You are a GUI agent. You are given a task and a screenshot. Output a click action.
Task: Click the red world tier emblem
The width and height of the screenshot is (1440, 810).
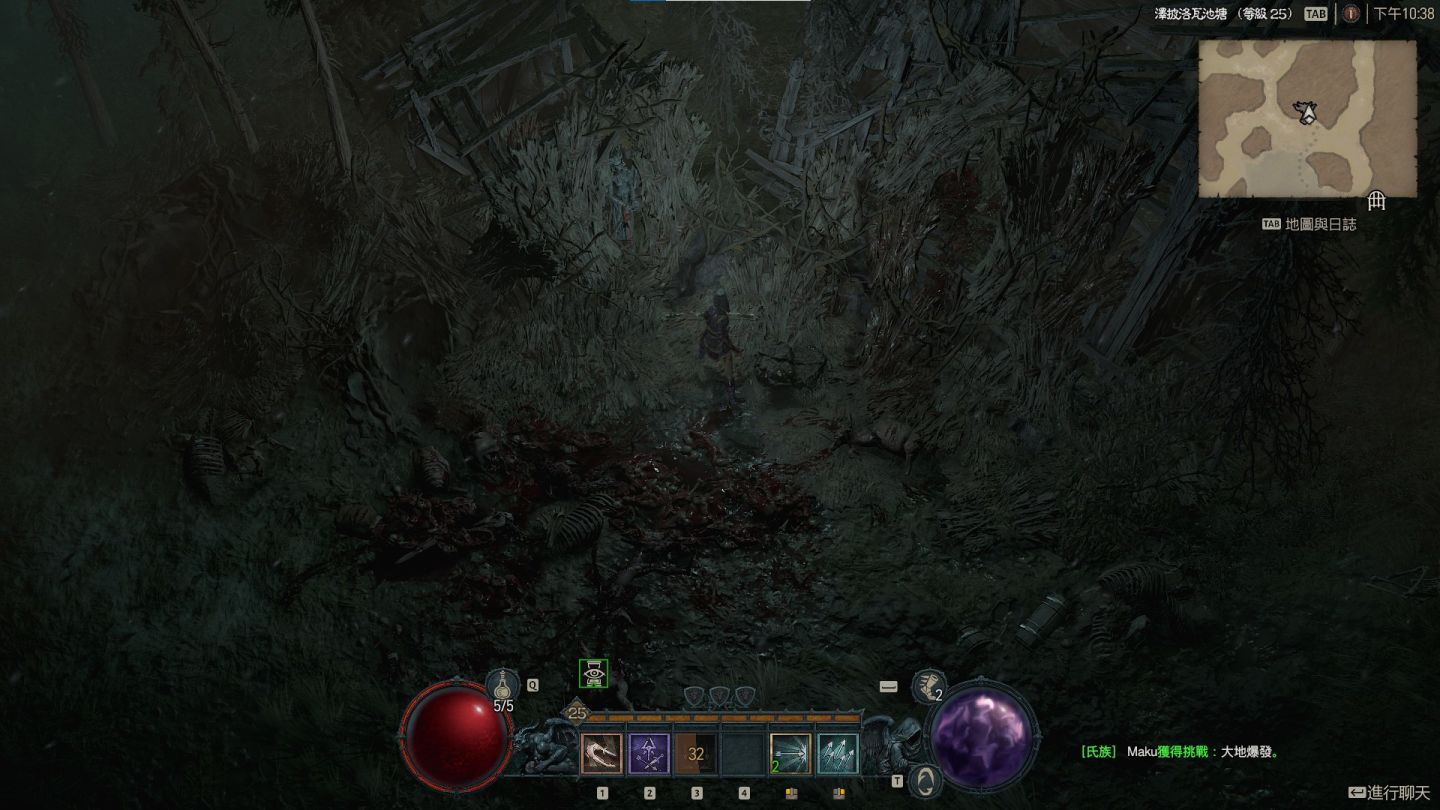tap(1351, 14)
